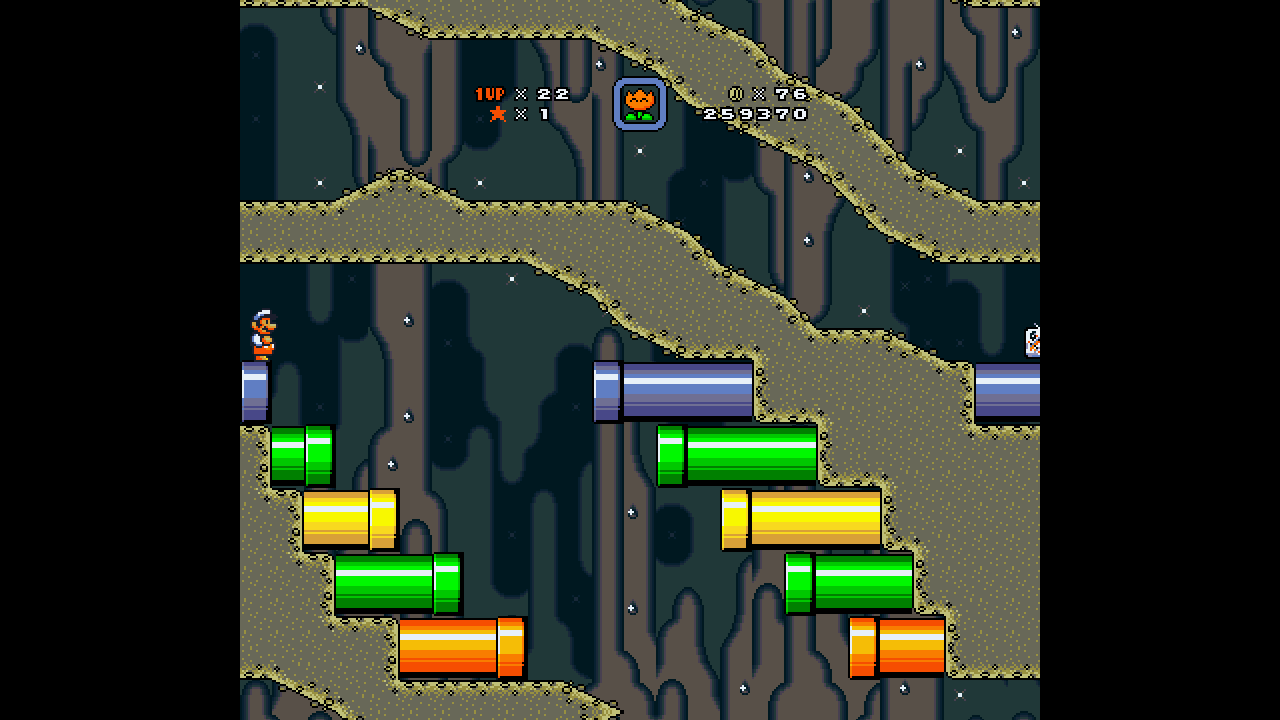Image resolution: width=1280 pixels, height=720 pixels.
Task: Select the reserve Fire Flower item box
Action: 639,104
